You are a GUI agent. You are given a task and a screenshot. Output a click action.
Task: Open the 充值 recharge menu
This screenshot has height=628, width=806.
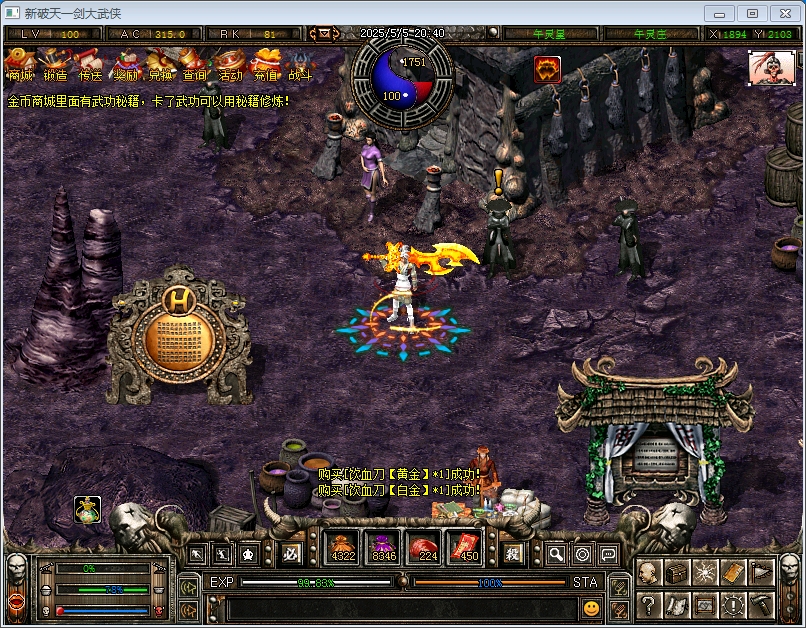[x=265, y=64]
